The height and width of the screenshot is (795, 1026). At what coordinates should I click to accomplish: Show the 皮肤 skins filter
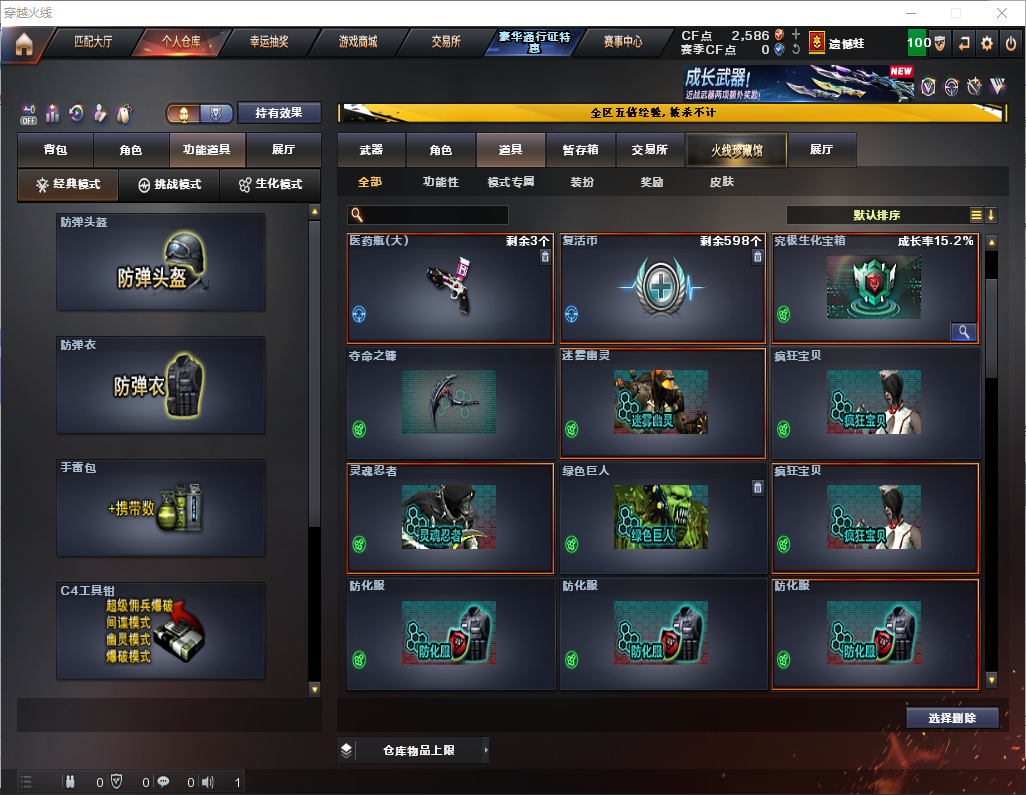click(x=721, y=182)
